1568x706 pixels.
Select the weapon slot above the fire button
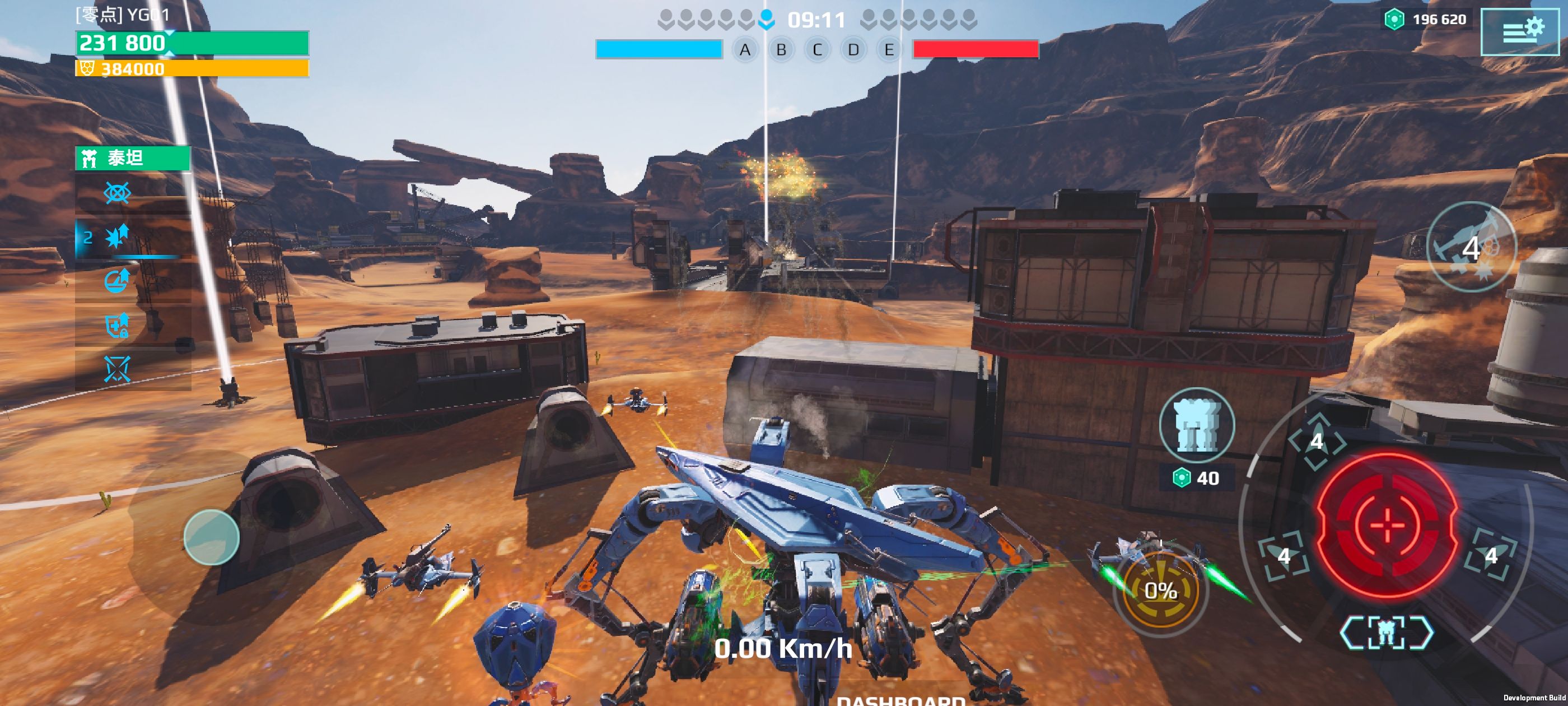pos(1317,441)
